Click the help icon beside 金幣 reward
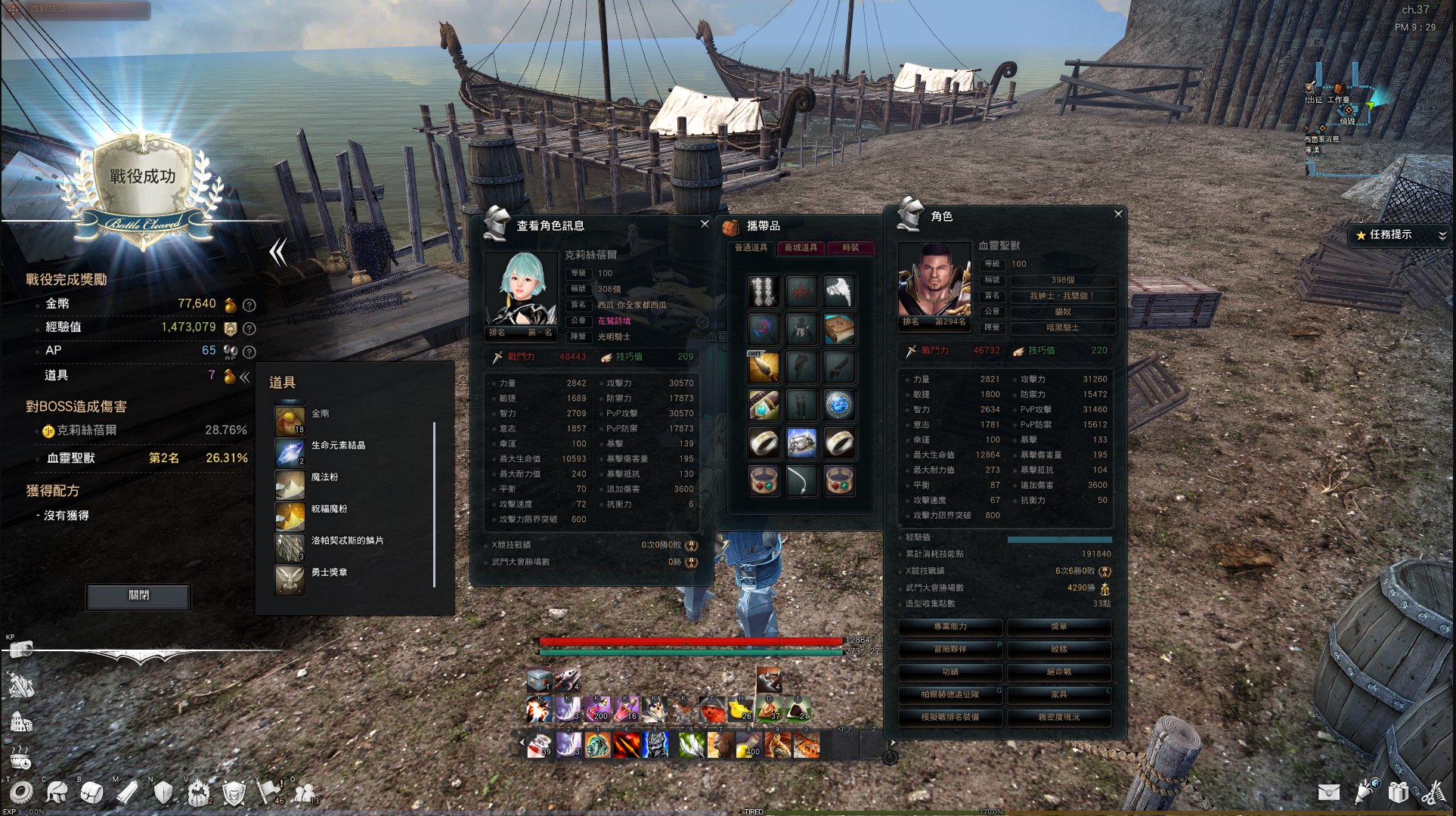The width and height of the screenshot is (1456, 816). pyautogui.click(x=249, y=305)
